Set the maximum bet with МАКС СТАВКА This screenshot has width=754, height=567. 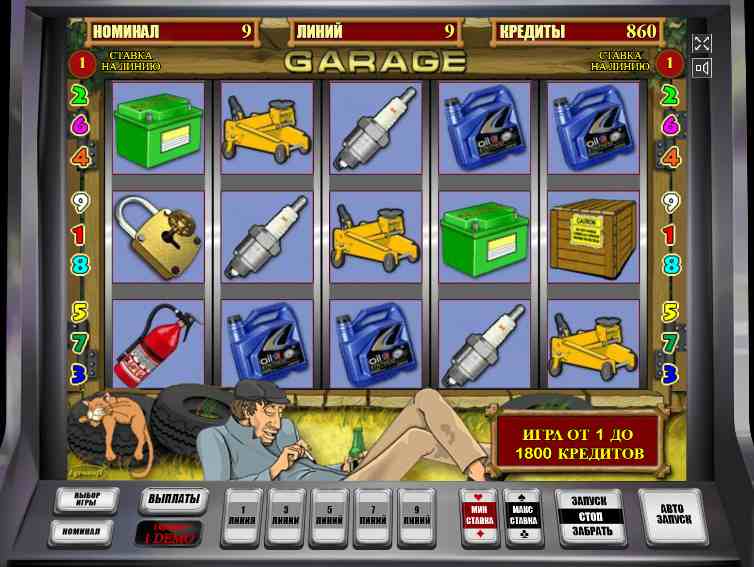pos(522,514)
